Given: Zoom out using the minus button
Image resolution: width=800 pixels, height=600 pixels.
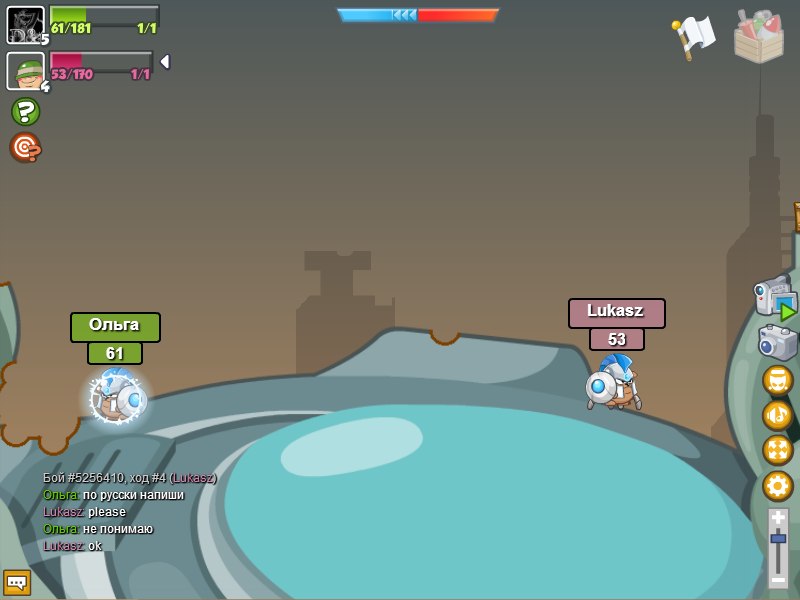Looking at the screenshot, I should tap(778, 579).
